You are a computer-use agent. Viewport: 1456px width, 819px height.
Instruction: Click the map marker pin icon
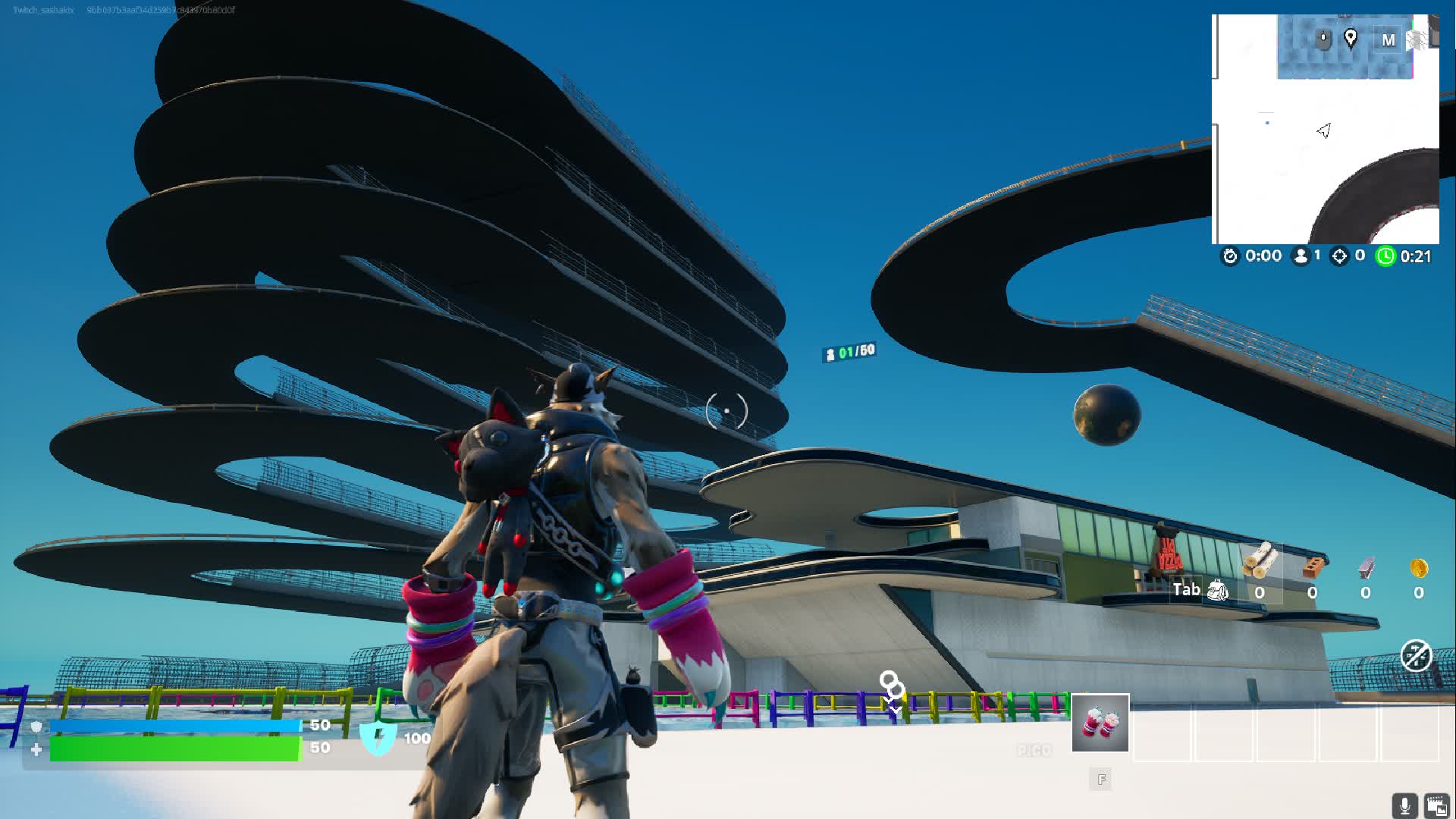(x=1351, y=38)
